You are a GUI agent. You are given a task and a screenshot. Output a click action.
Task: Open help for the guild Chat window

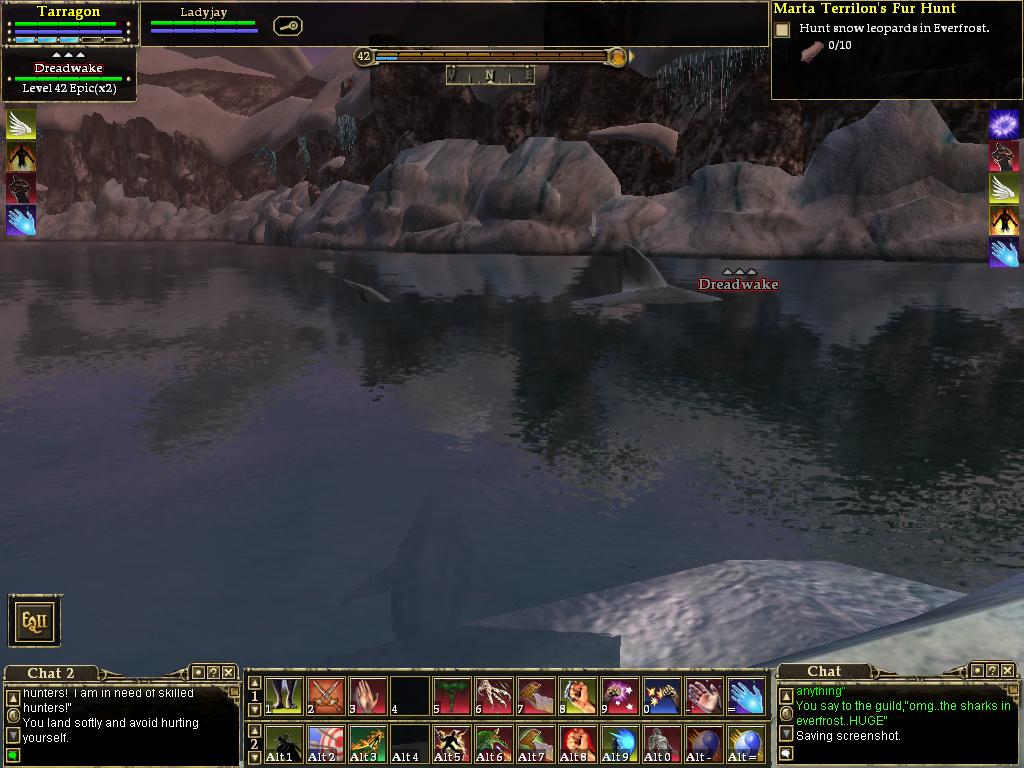[991, 671]
